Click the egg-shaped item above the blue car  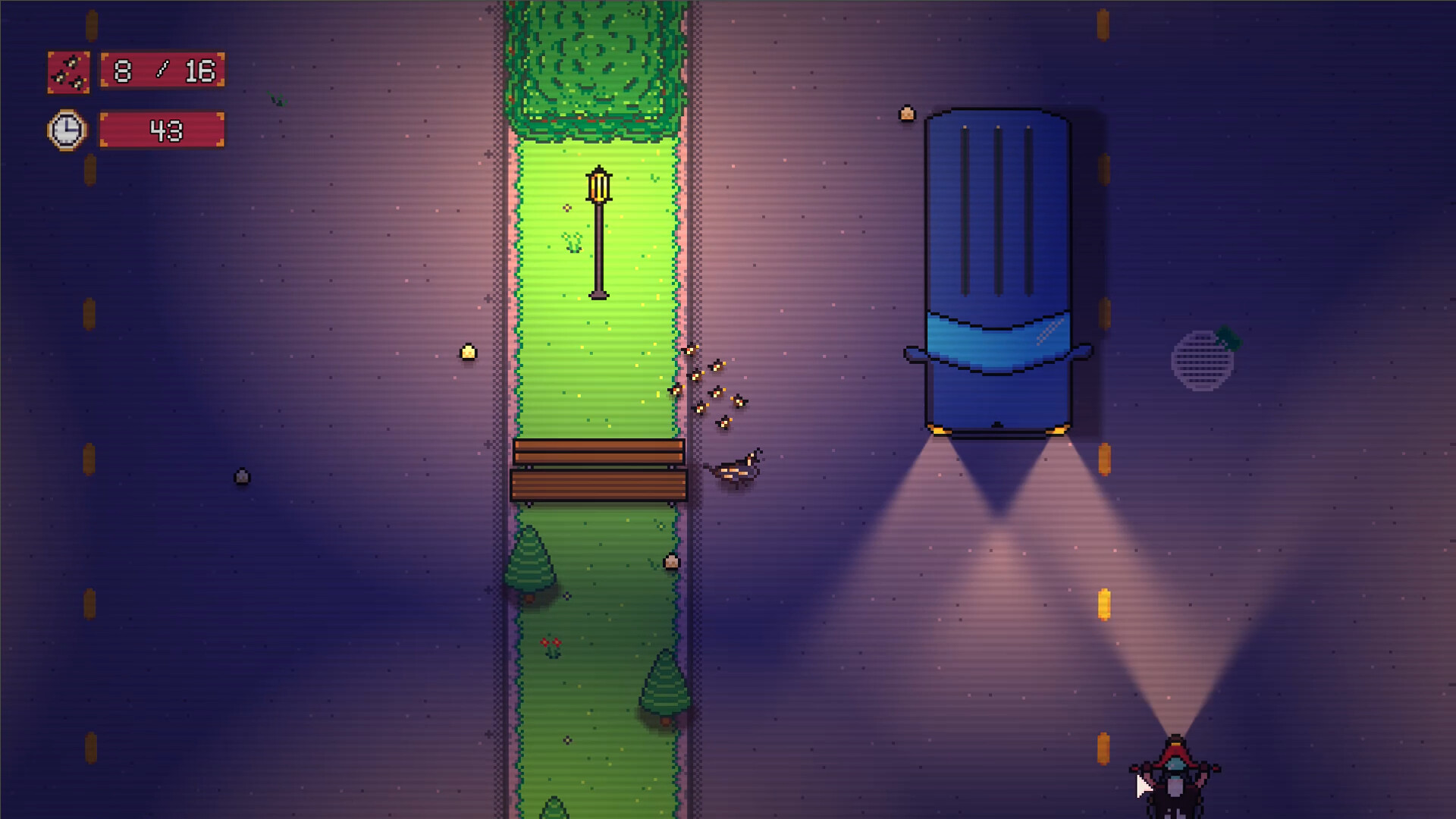[x=907, y=114]
